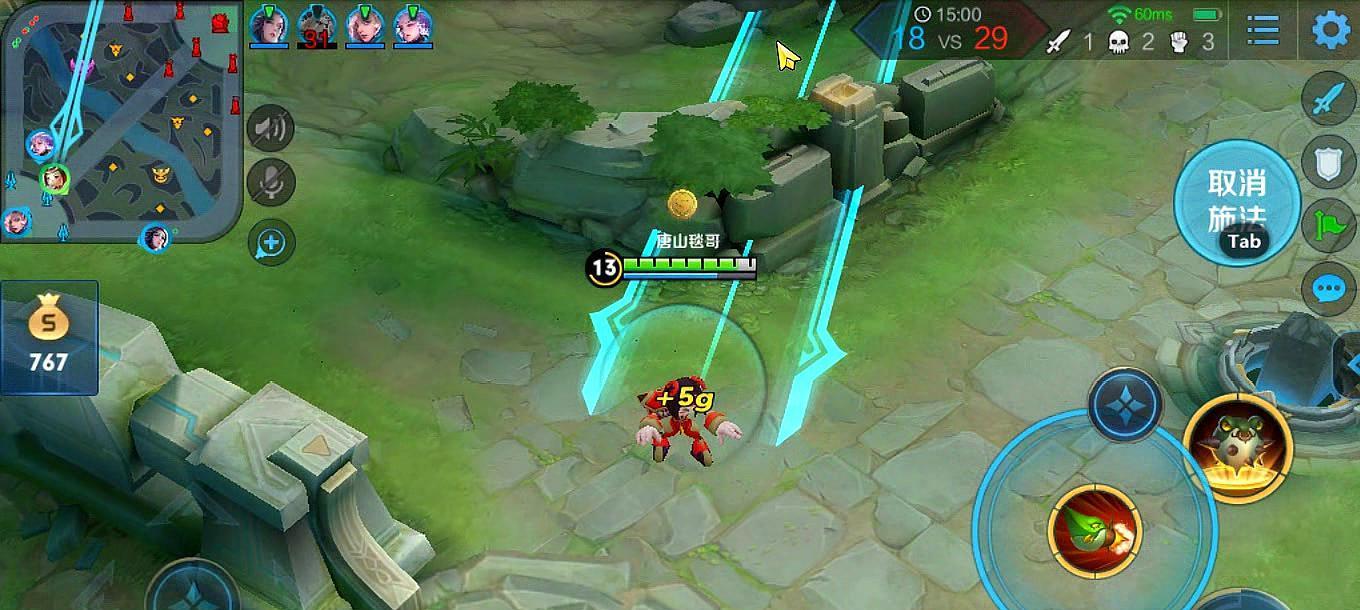This screenshot has width=1360, height=610.
Task: Cancel casting with the 取消施法 button
Action: tap(1237, 201)
